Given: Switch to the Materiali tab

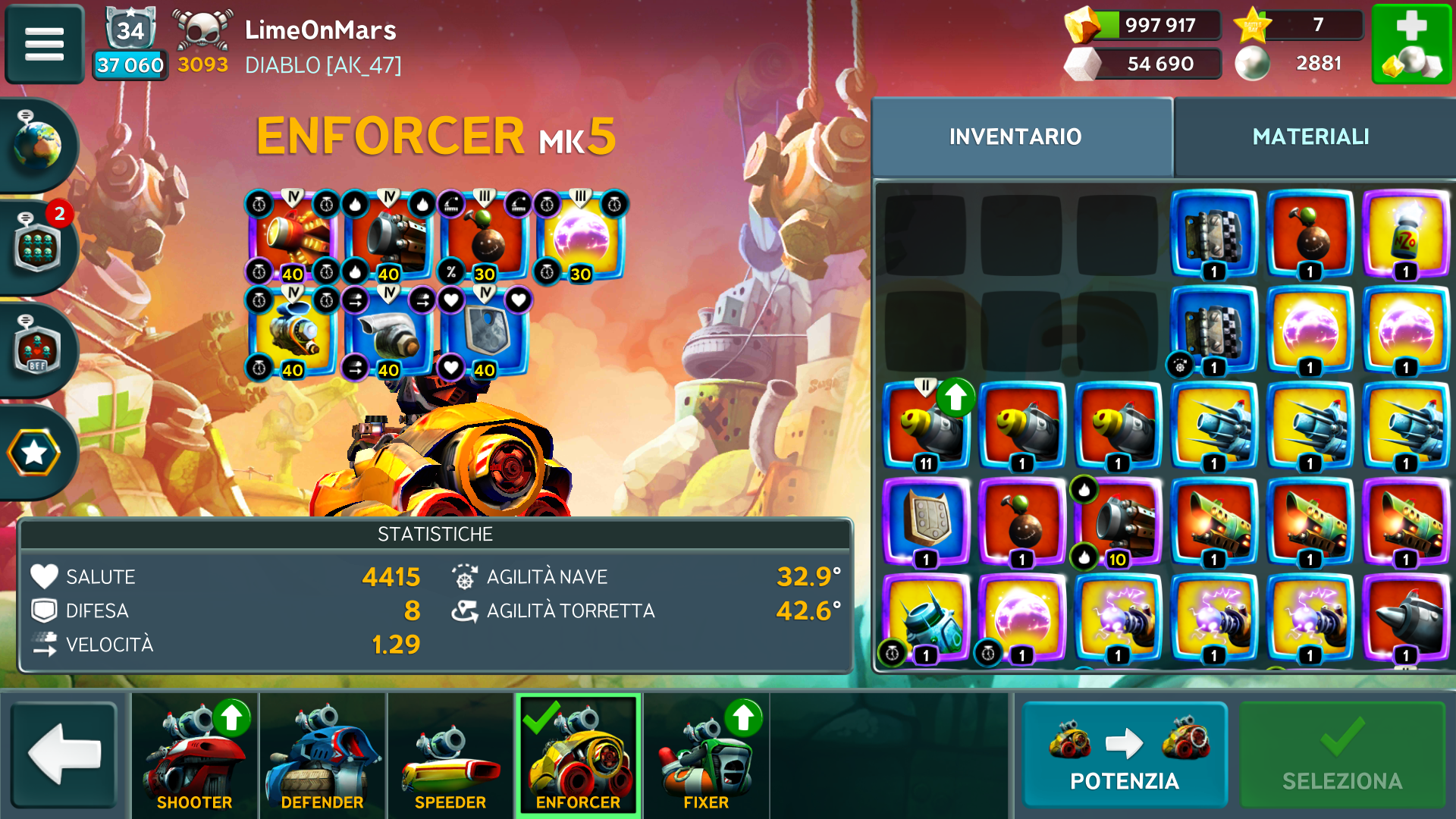Looking at the screenshot, I should pos(1310,136).
